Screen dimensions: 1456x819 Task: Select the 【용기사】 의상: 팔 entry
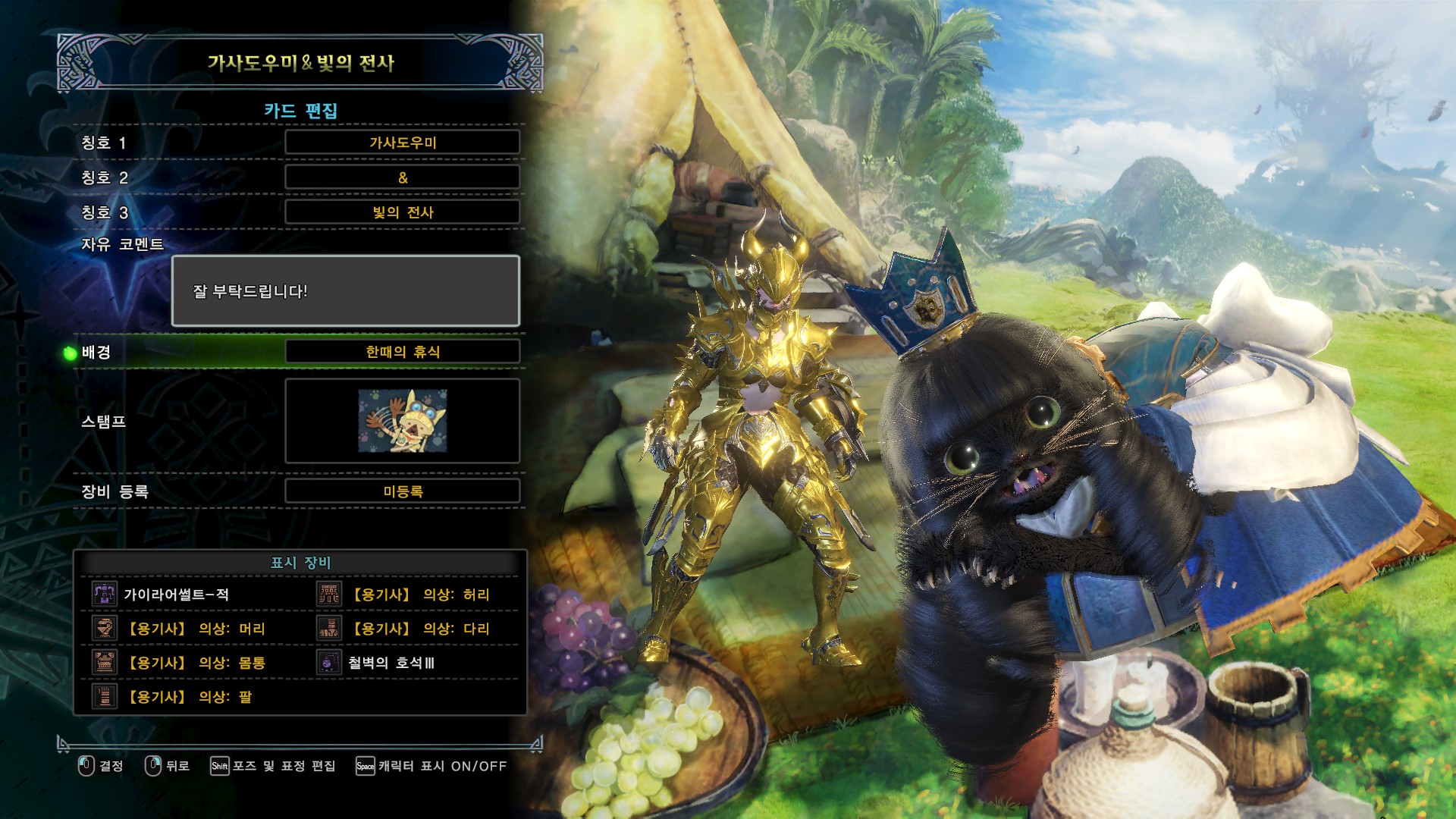click(x=190, y=697)
